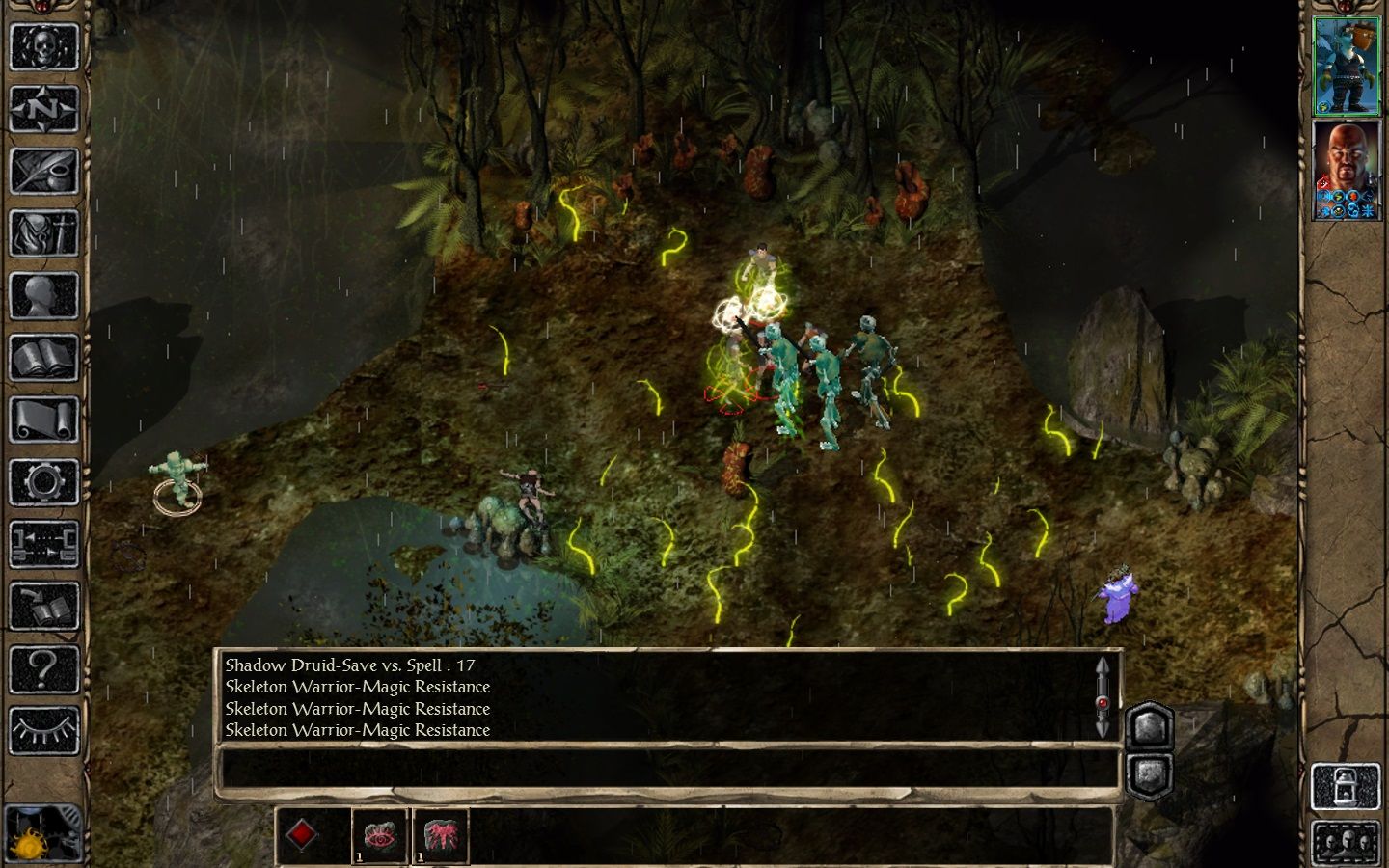This screenshot has width=1389, height=868.
Task: Select the bald bearded man portrait
Action: tap(1348, 170)
